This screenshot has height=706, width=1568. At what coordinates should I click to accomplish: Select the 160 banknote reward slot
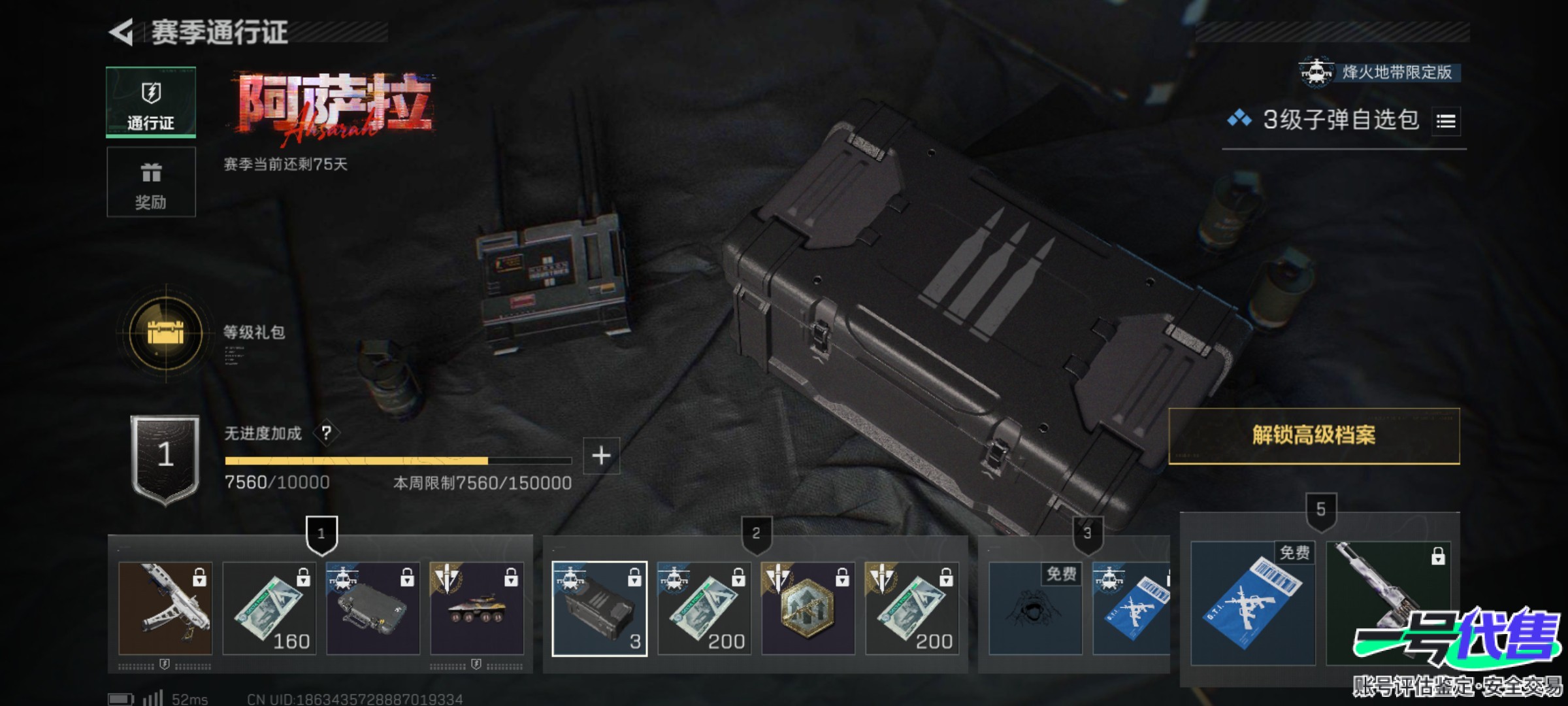pos(269,609)
